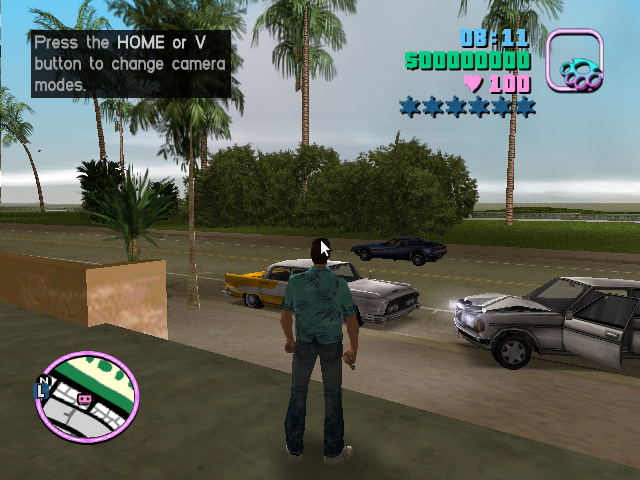Viewport: 640px width, 480px height.
Task: Click the circular radar minimap
Action: [87, 397]
